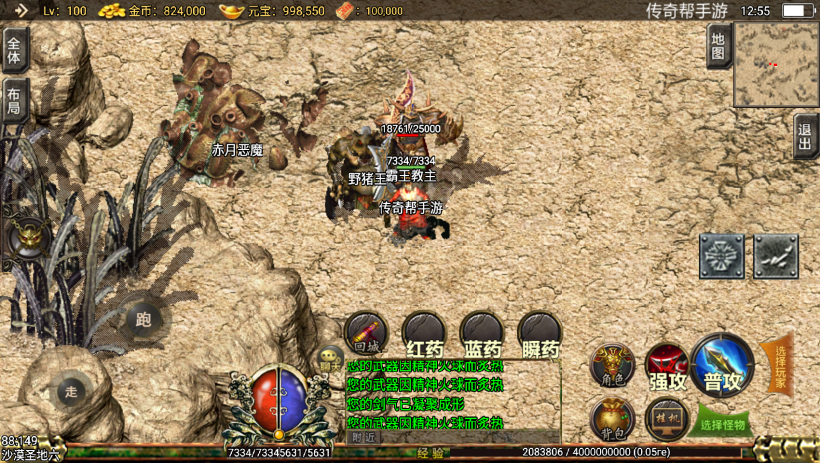Open the 角色 character sheet
Screen dimensions: 820x463
(612, 365)
